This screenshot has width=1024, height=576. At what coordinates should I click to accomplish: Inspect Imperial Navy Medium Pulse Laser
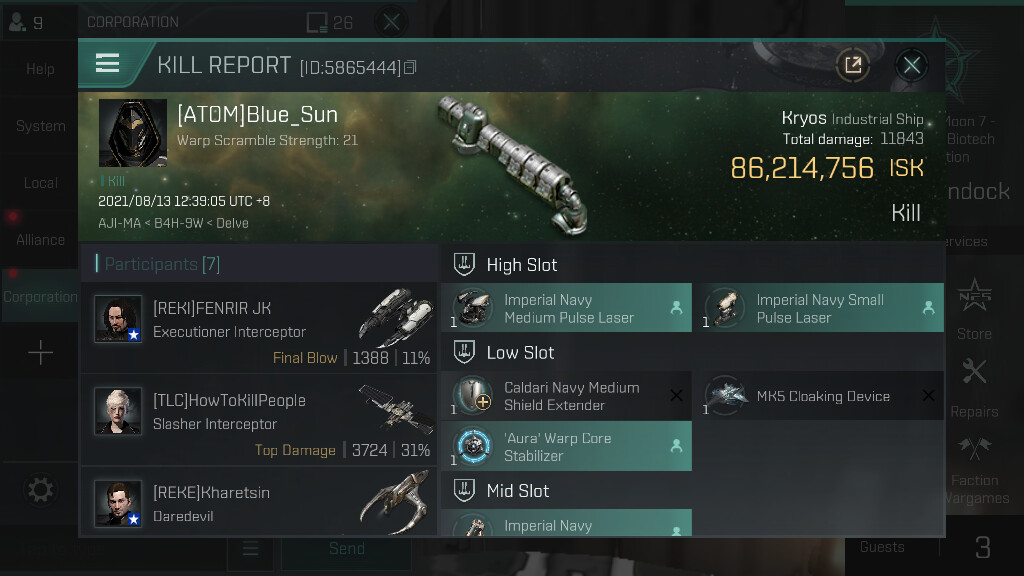pyautogui.click(x=566, y=308)
